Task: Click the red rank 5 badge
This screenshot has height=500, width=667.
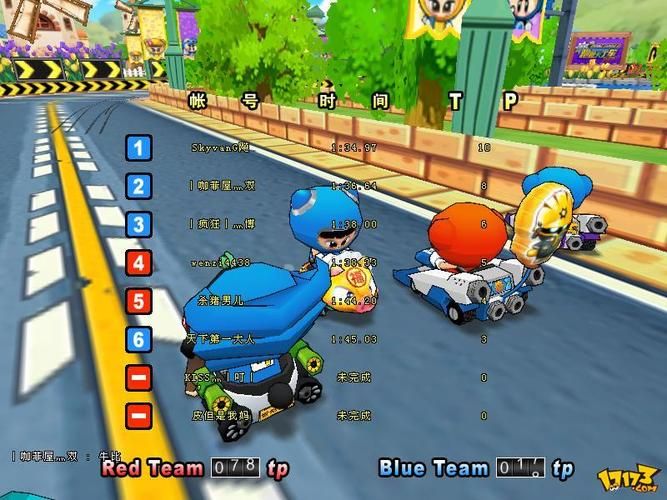Action: (x=139, y=301)
